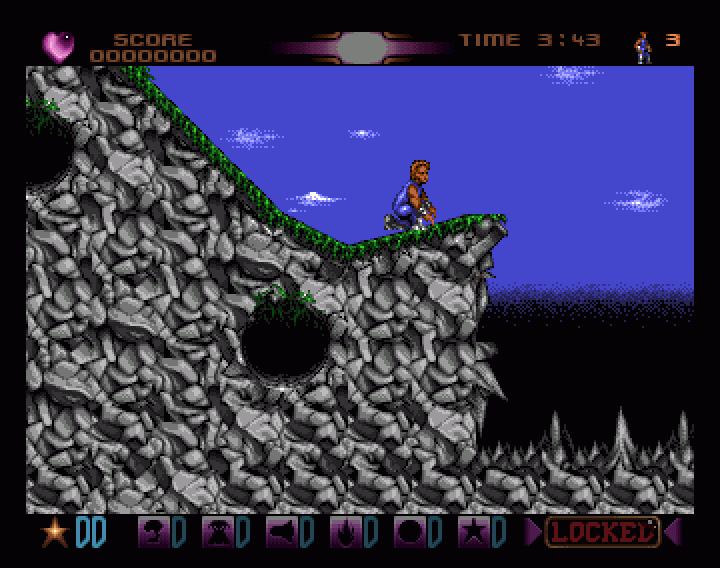Select the black circle power-up slot

pyautogui.click(x=409, y=532)
